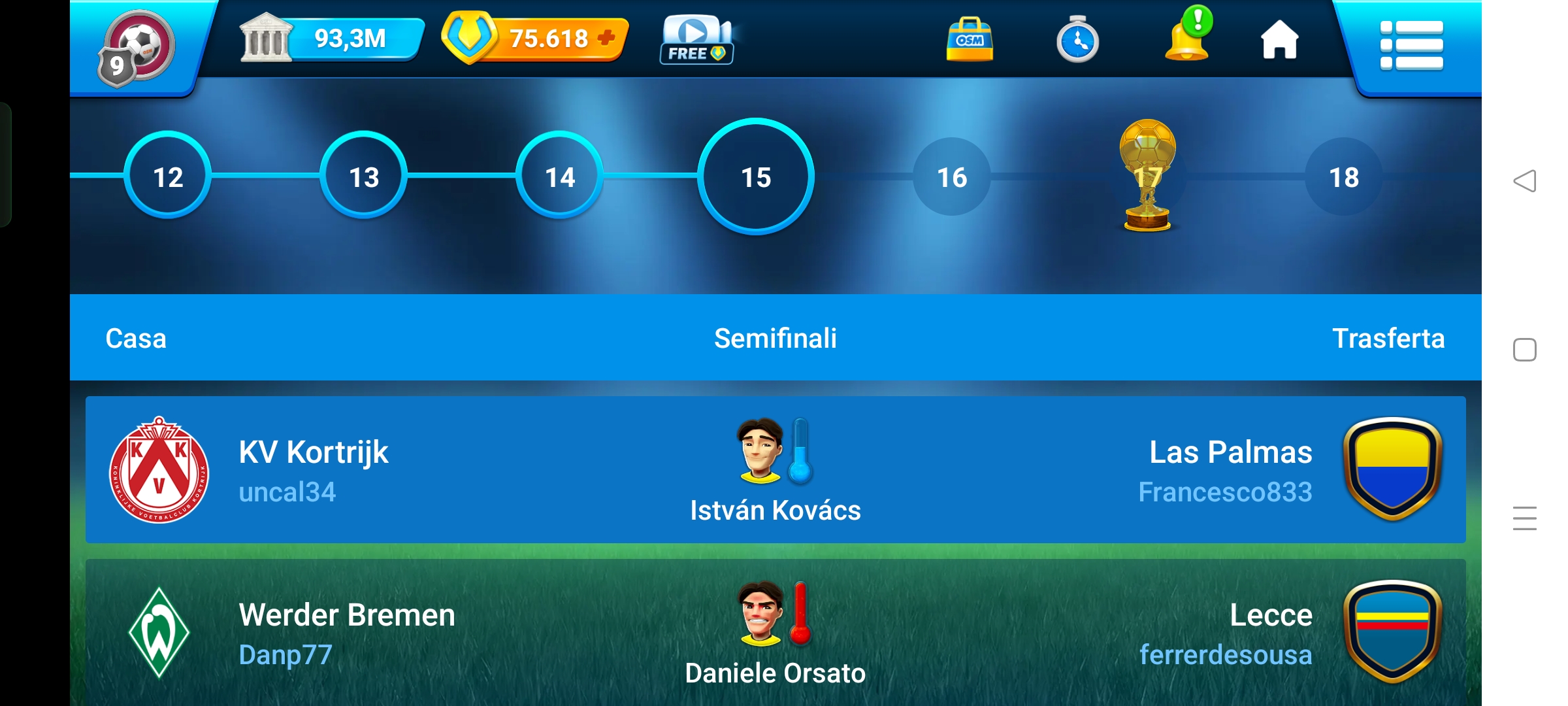Select the trophy final matchday 17
This screenshot has height=706, width=1568.
tap(1148, 176)
